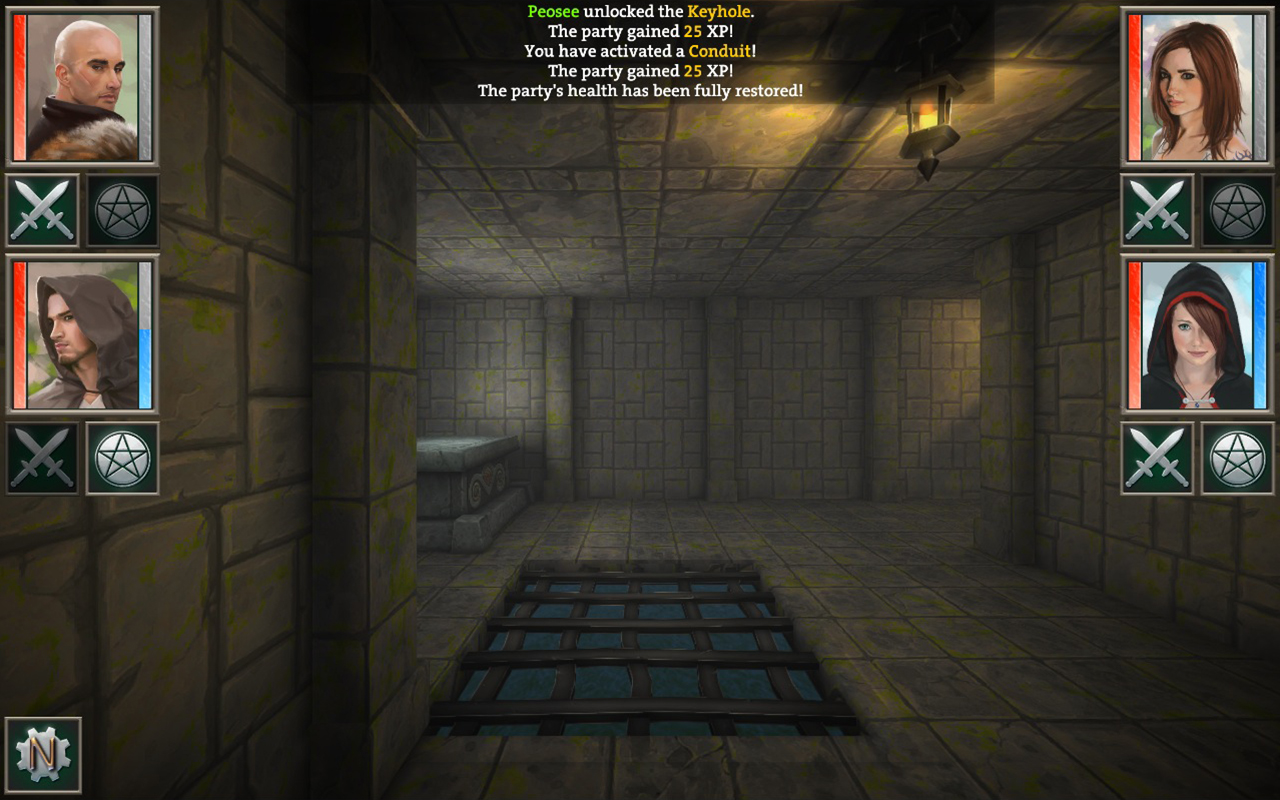Image resolution: width=1280 pixels, height=800 pixels.
Task: Open the spell pentagram for the red-haired woman
Action: (1238, 210)
